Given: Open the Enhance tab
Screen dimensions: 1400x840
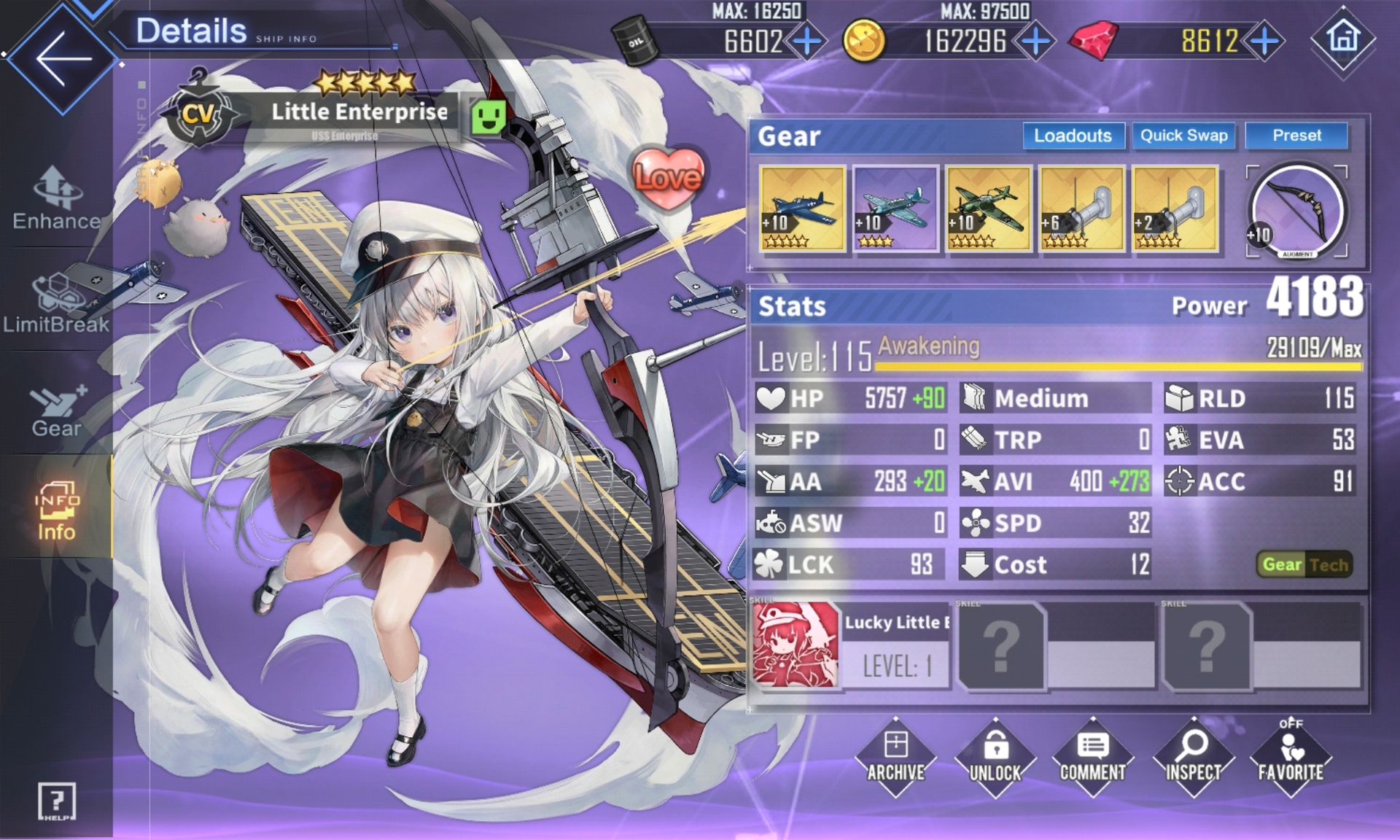Looking at the screenshot, I should tap(56, 198).
